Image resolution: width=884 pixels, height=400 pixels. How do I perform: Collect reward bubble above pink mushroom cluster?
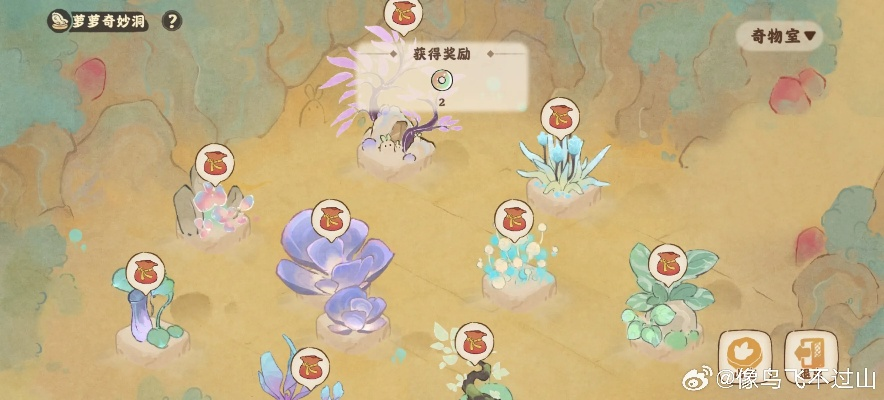214,163
